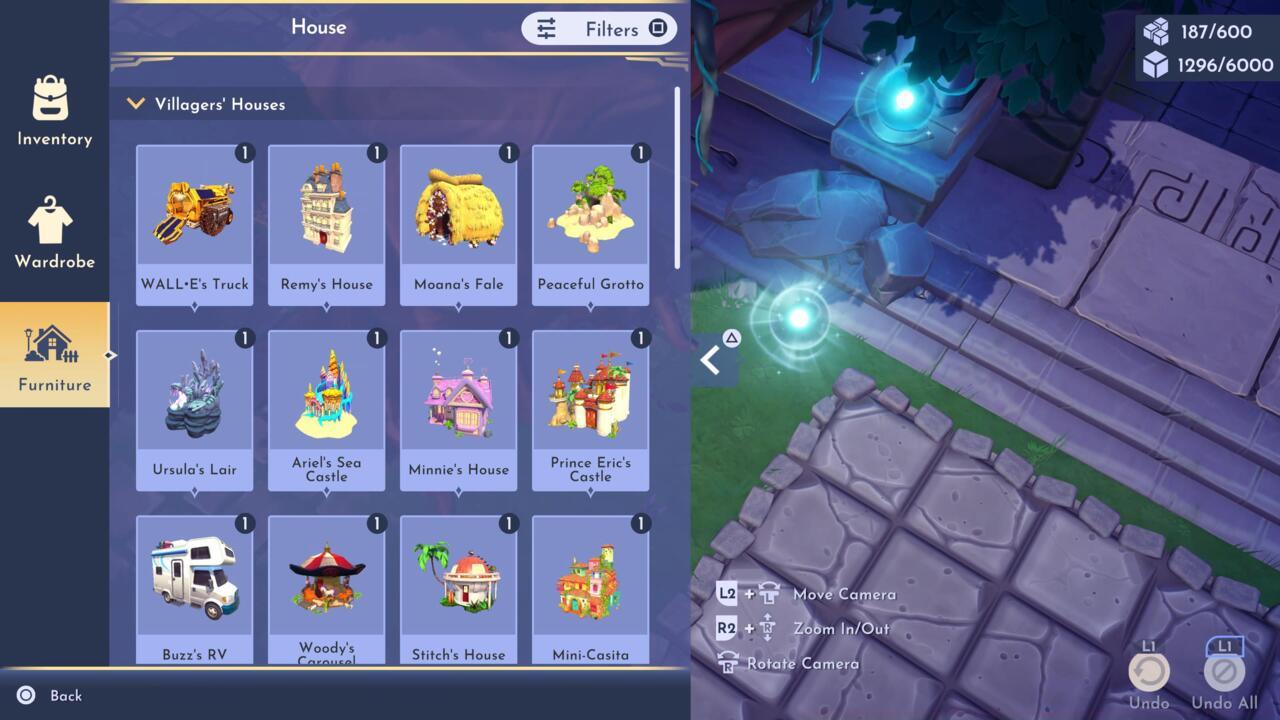Pick Minnie's House tile

coord(459,410)
